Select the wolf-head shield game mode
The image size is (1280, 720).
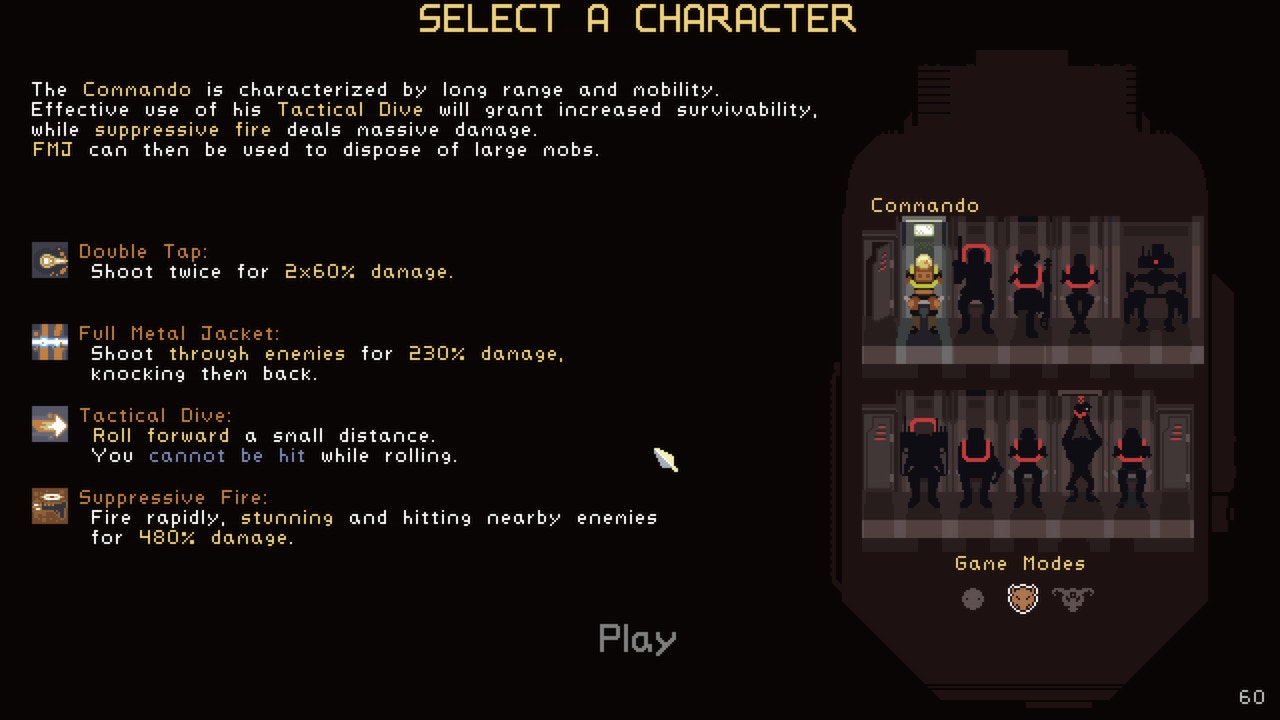(1021, 599)
